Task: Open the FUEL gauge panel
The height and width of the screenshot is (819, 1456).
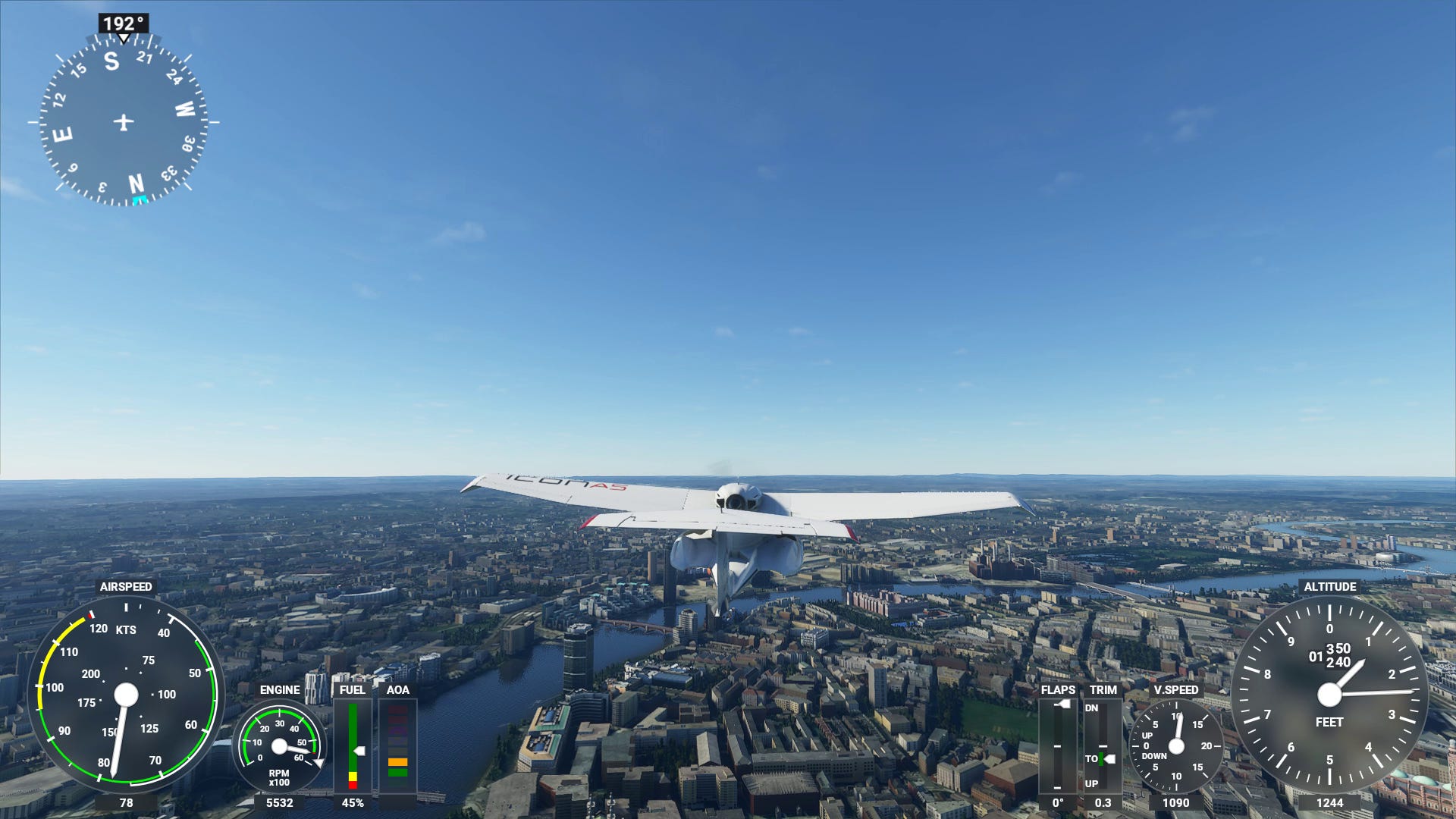Action: pyautogui.click(x=354, y=747)
